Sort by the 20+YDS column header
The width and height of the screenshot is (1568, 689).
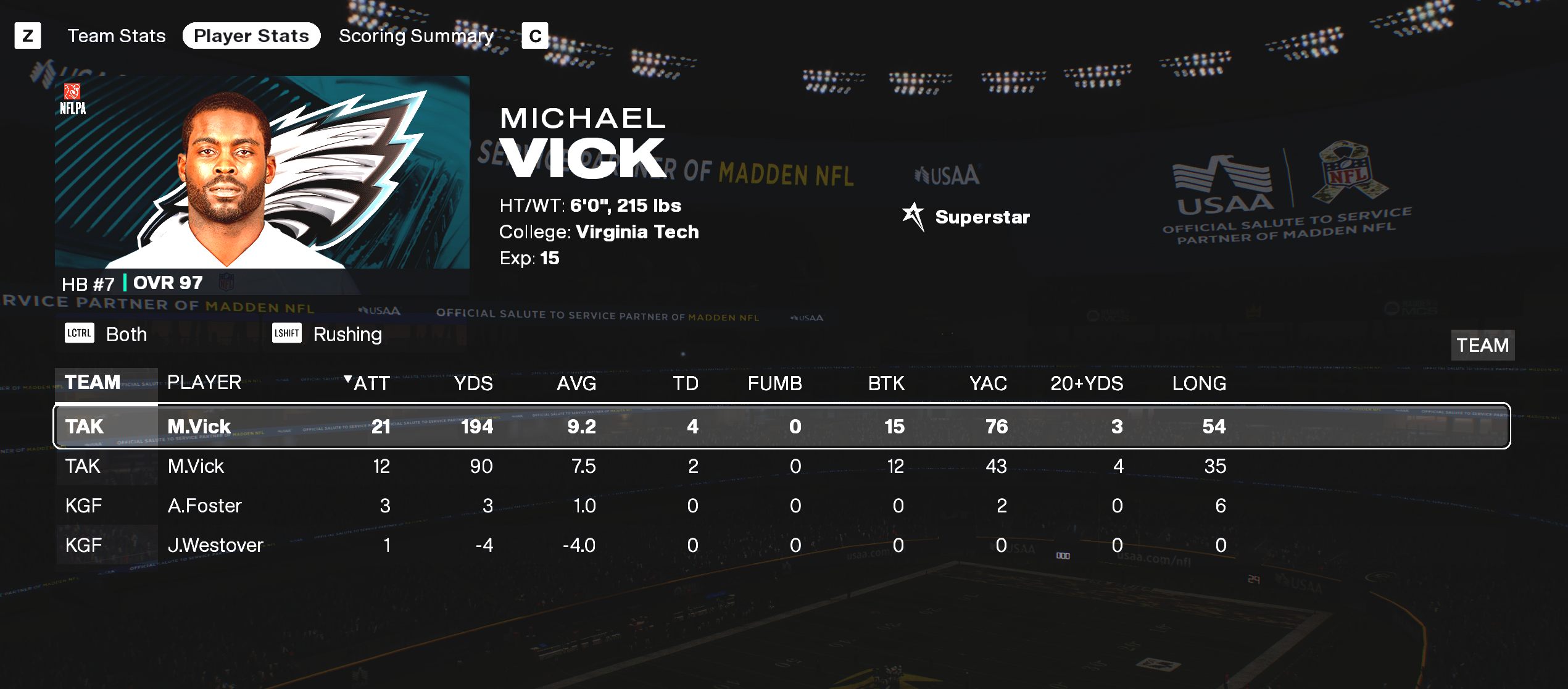pos(1087,383)
